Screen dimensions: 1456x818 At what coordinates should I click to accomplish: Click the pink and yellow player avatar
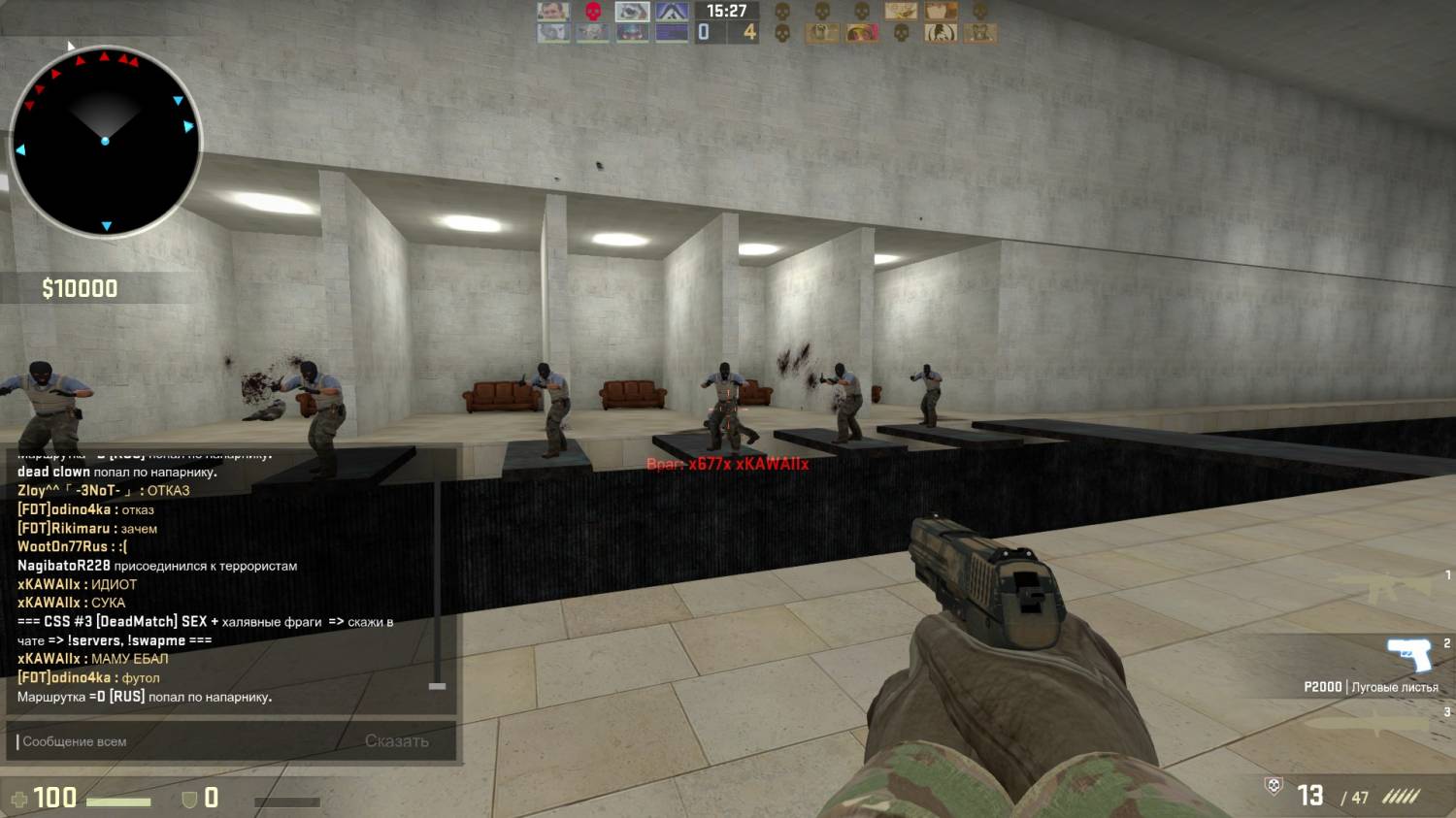pos(861,33)
